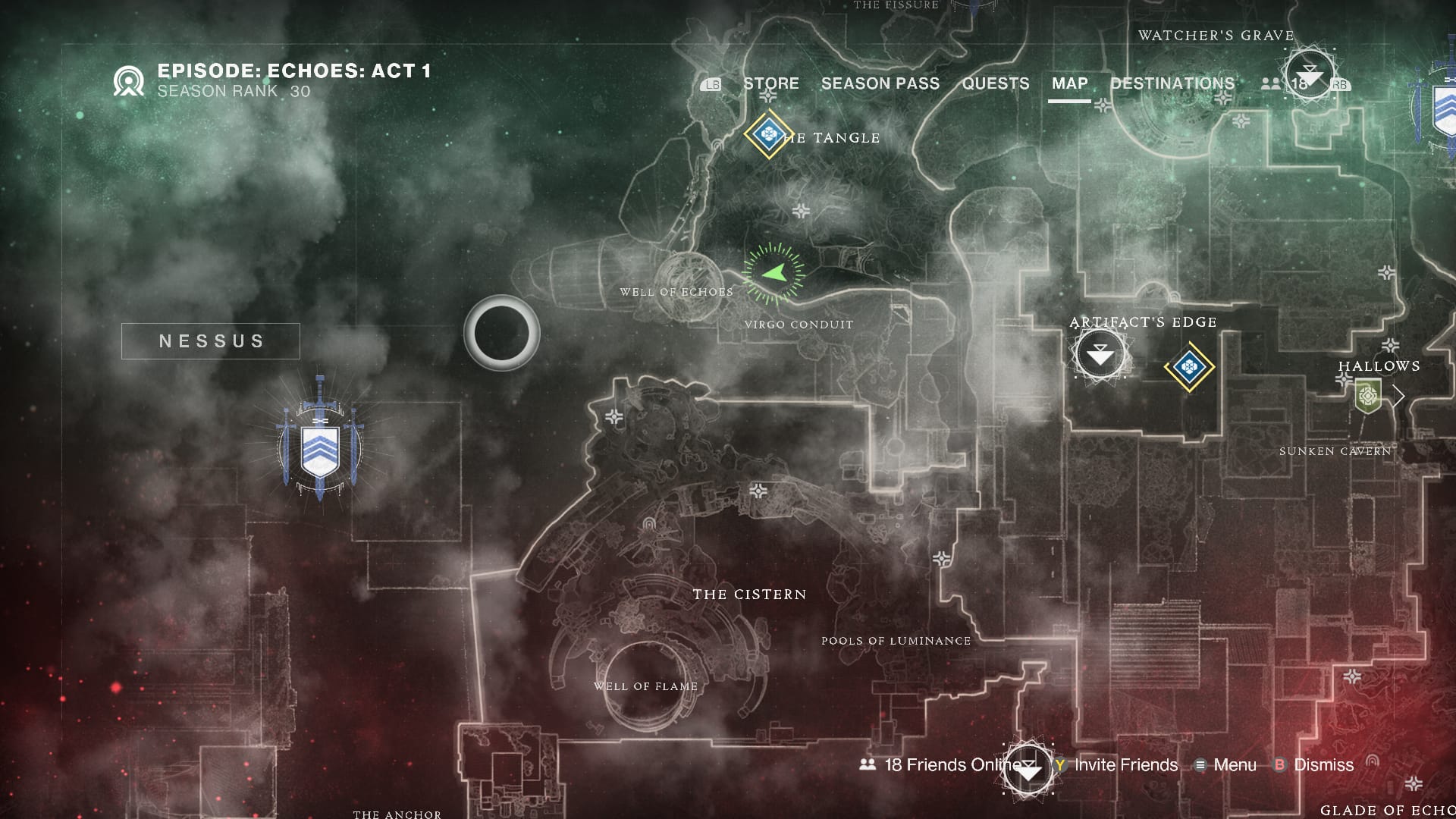This screenshot has width=1456, height=819.
Task: Open the Hallows green vendor marker
Action: 1367,396
